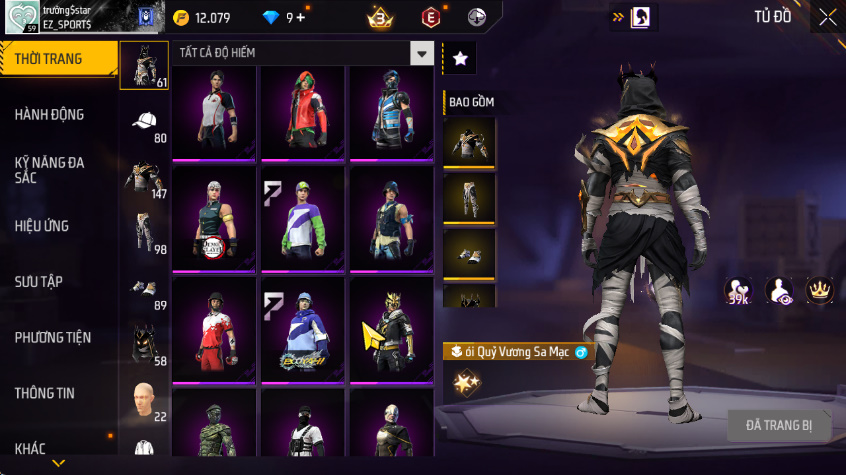Choose the red hooded outfit thumbnail
The width and height of the screenshot is (846, 475).
pyautogui.click(x=303, y=112)
